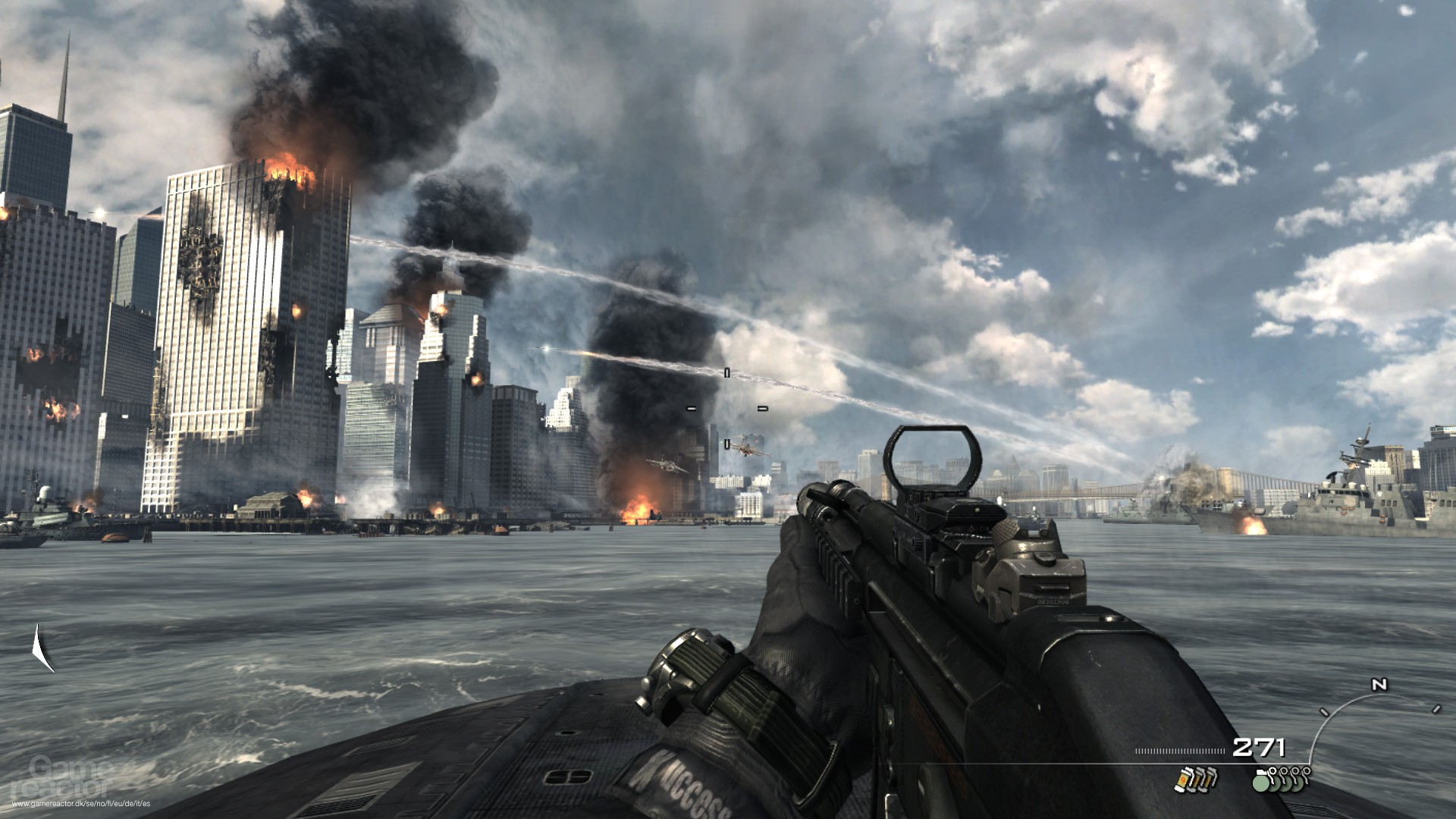Screen dimensions: 1456x819
Task: Click the segmented ammo bar gauge
Action: [x=1181, y=750]
